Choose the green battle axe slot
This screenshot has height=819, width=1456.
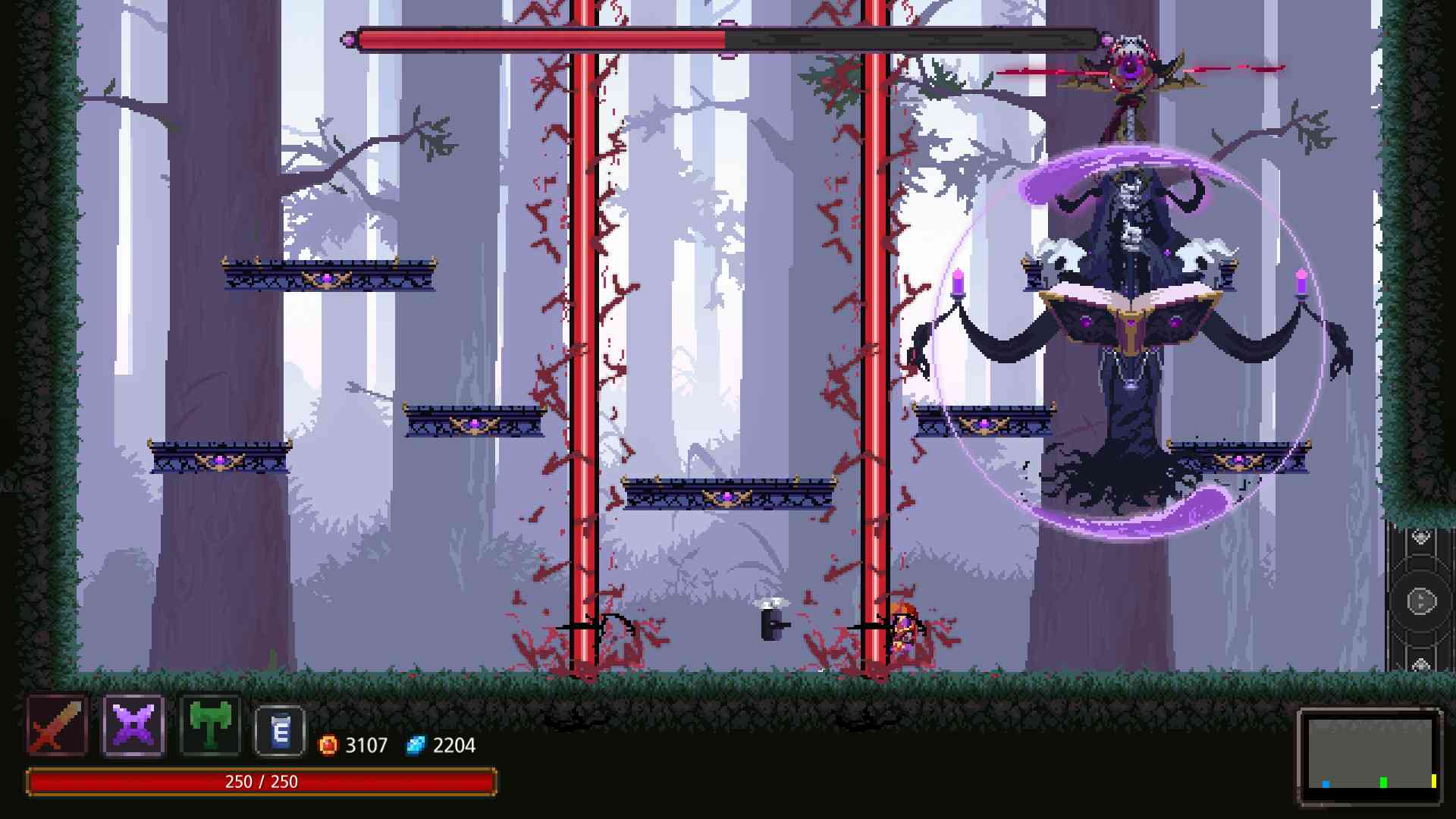[x=210, y=725]
